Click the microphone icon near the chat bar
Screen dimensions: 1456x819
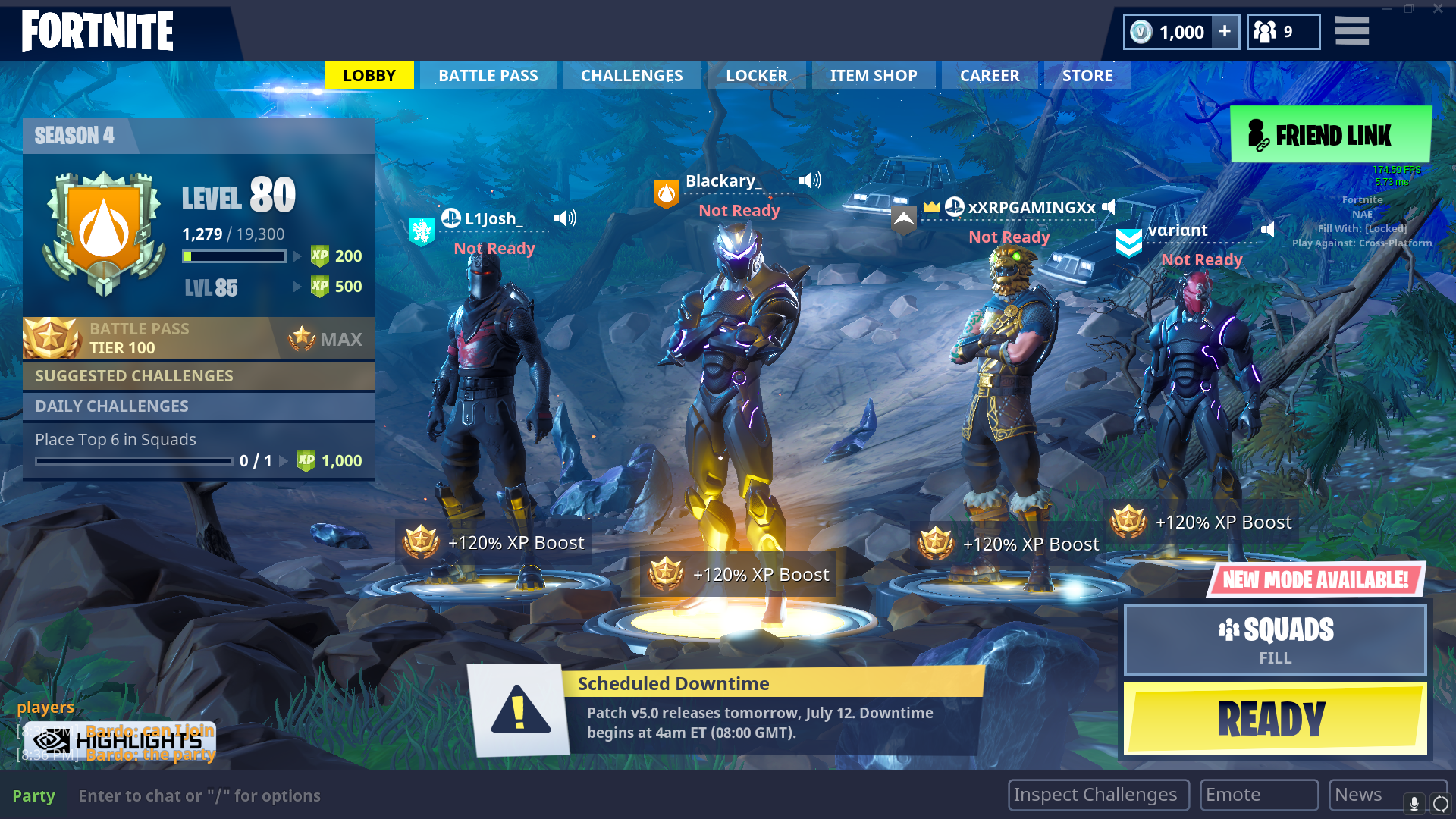[x=1414, y=802]
